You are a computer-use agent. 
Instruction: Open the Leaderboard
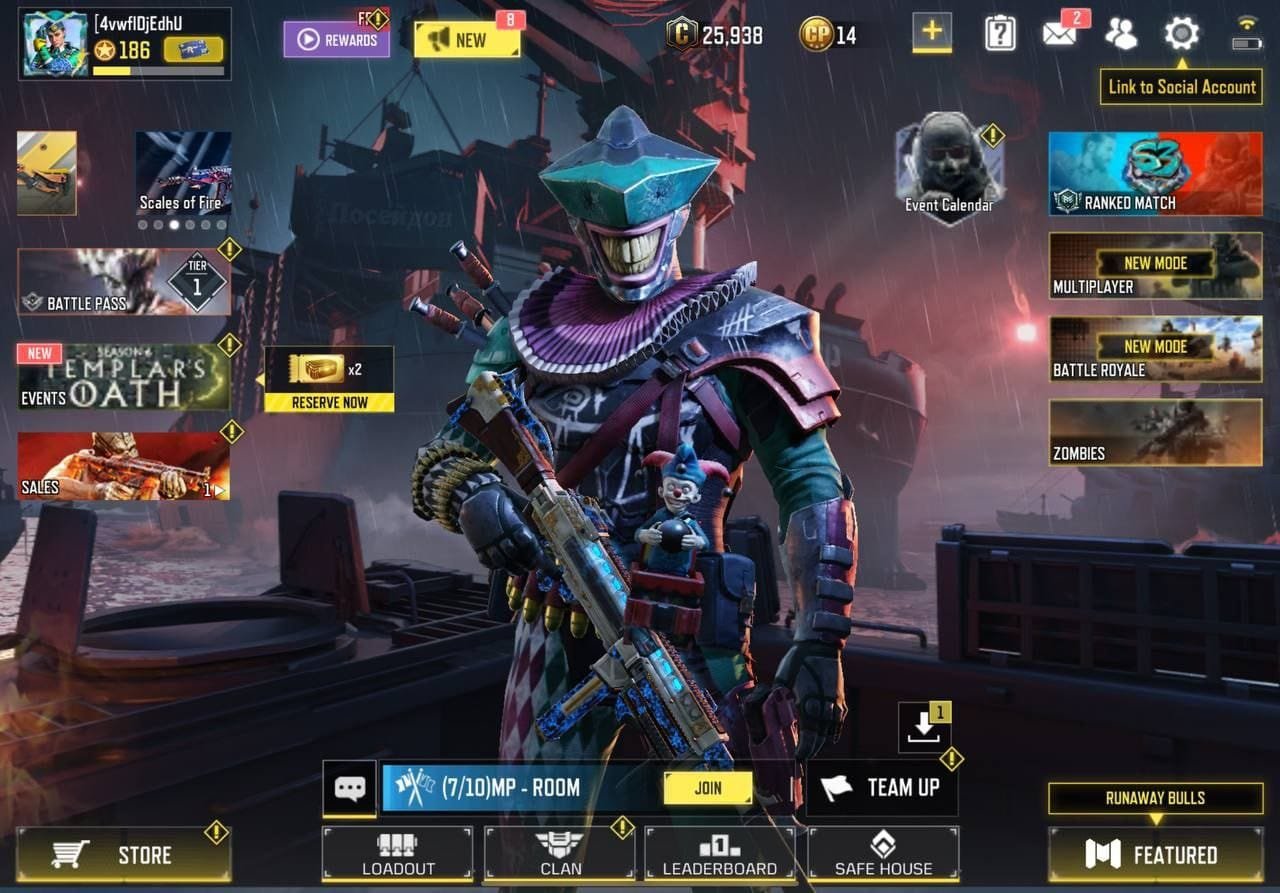720,854
